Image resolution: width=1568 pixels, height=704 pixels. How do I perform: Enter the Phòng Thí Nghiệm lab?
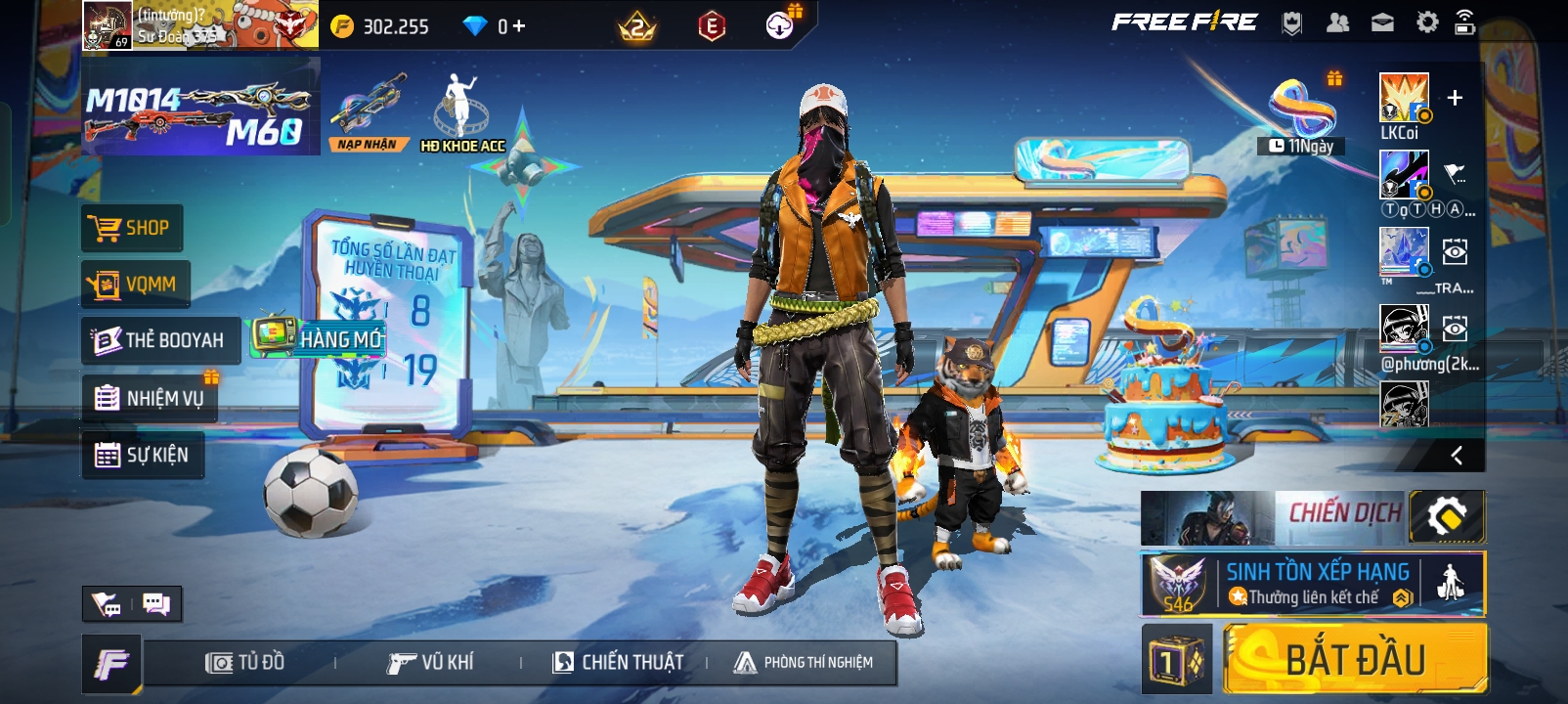pyautogui.click(x=804, y=663)
